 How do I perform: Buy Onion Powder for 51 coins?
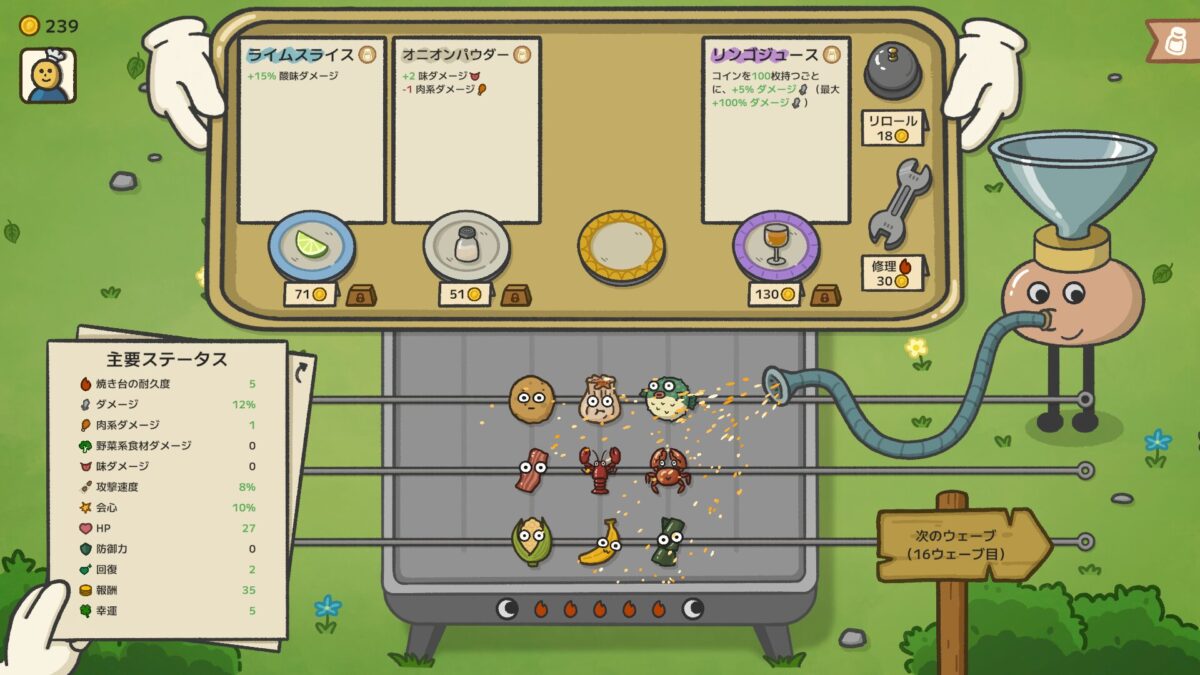coord(465,294)
